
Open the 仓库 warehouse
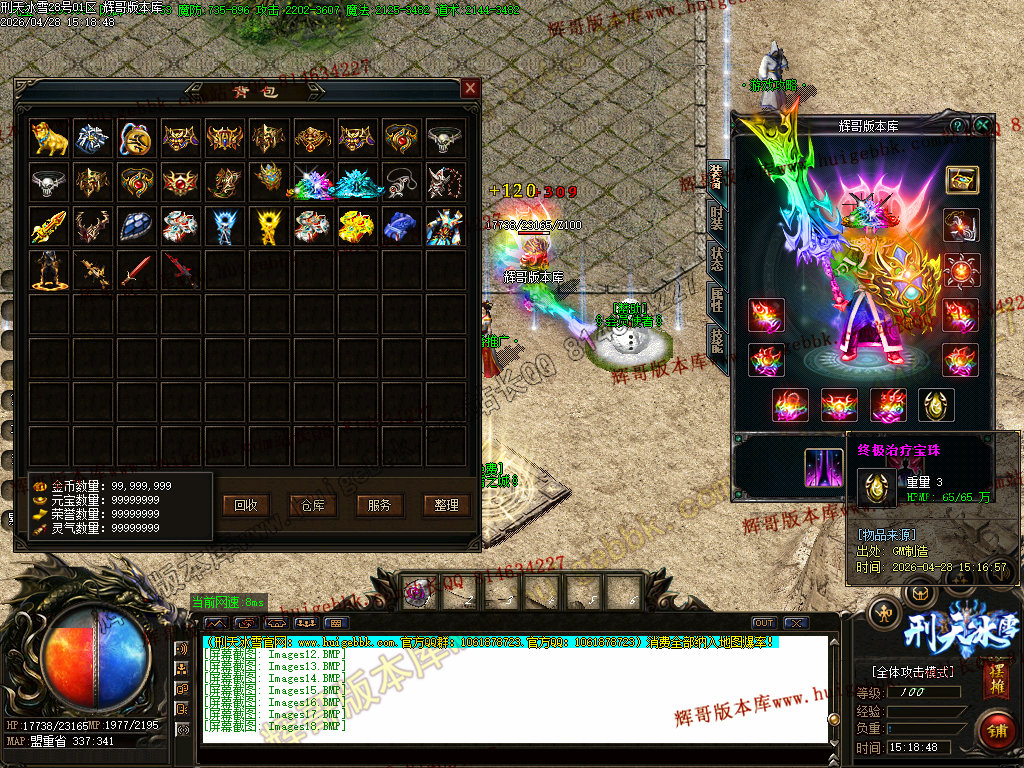(x=313, y=506)
